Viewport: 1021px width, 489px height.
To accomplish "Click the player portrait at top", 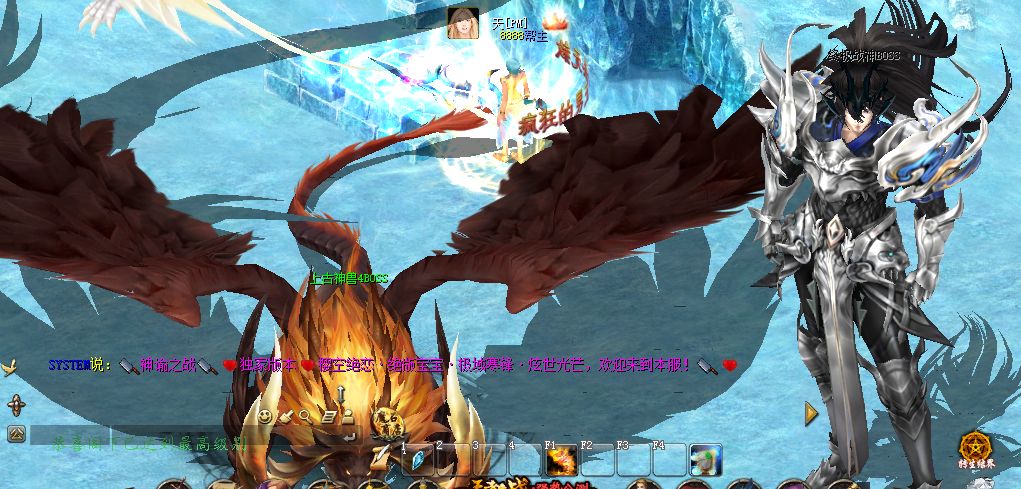I will pos(463,22).
